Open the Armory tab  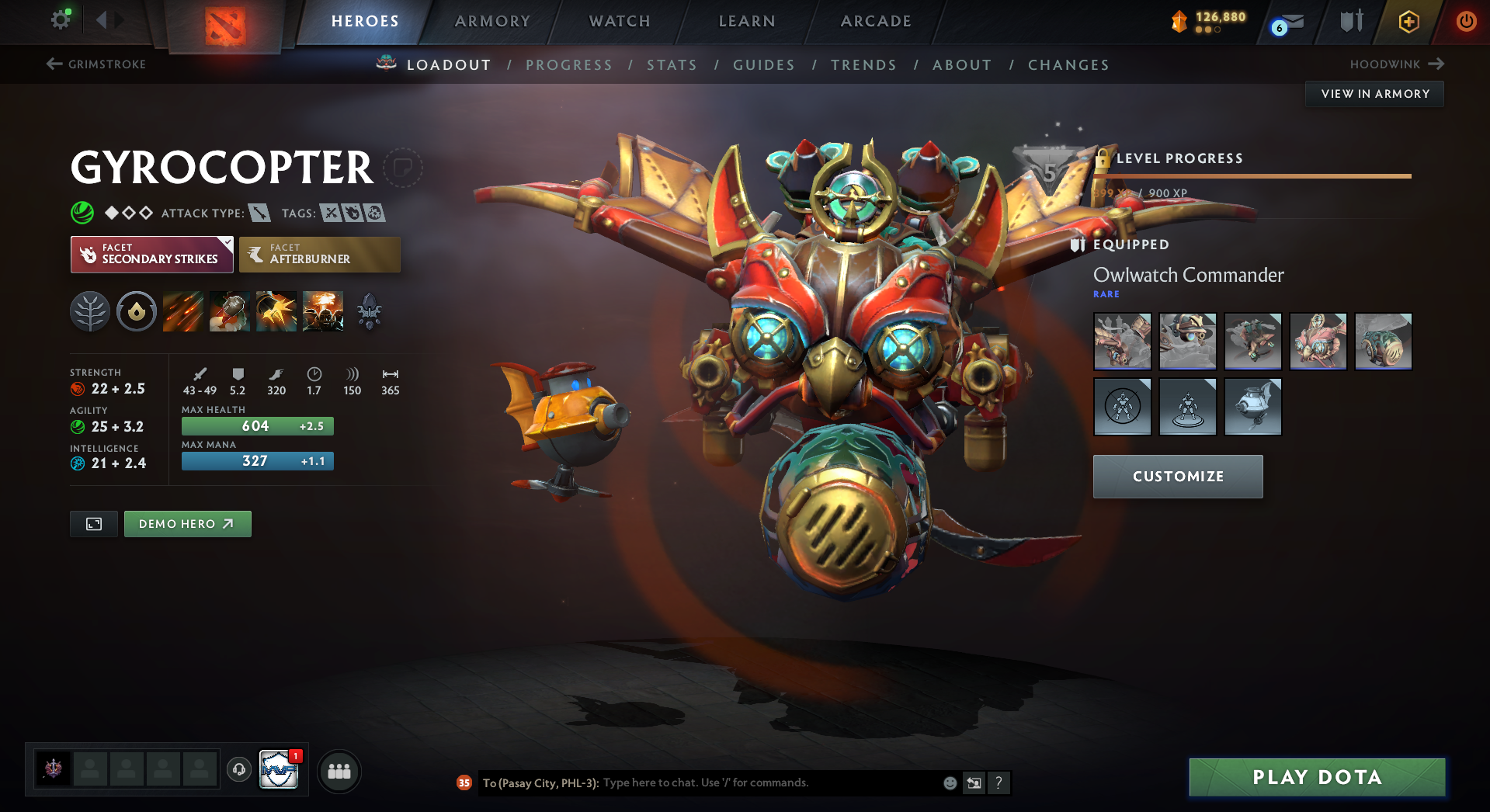[492, 21]
